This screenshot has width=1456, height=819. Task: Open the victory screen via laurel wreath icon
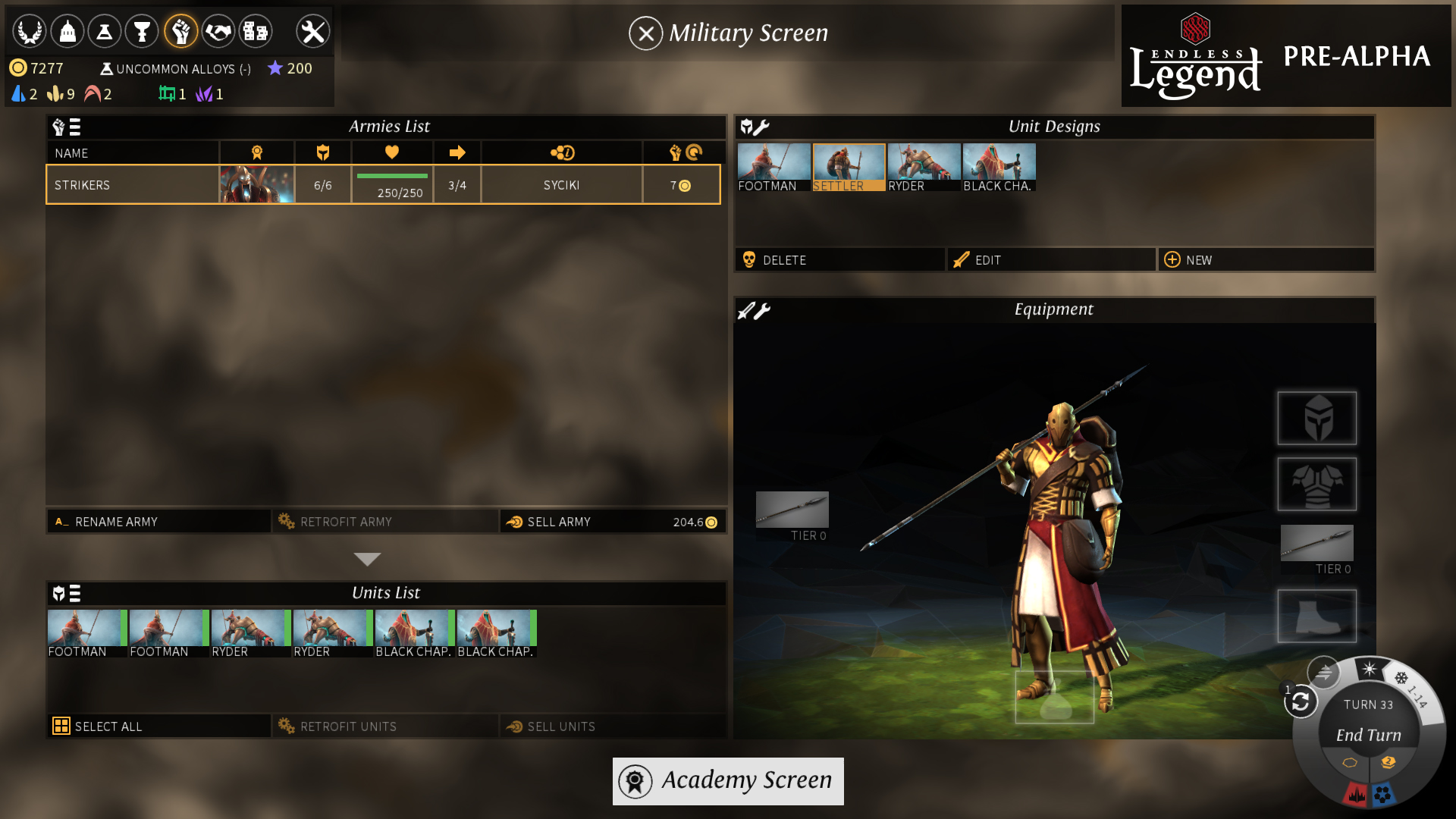30,31
